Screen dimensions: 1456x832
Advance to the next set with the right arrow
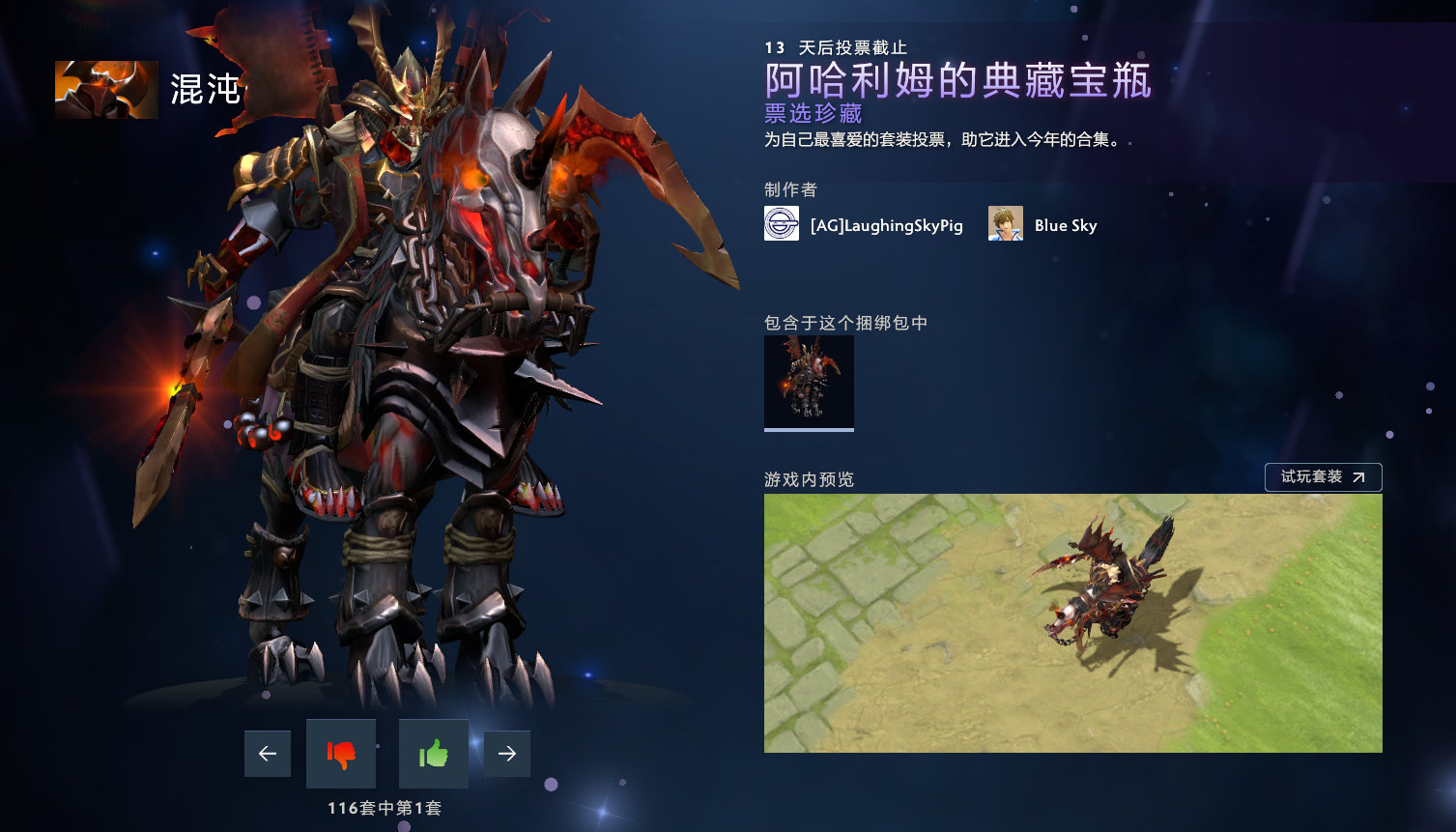(x=506, y=754)
